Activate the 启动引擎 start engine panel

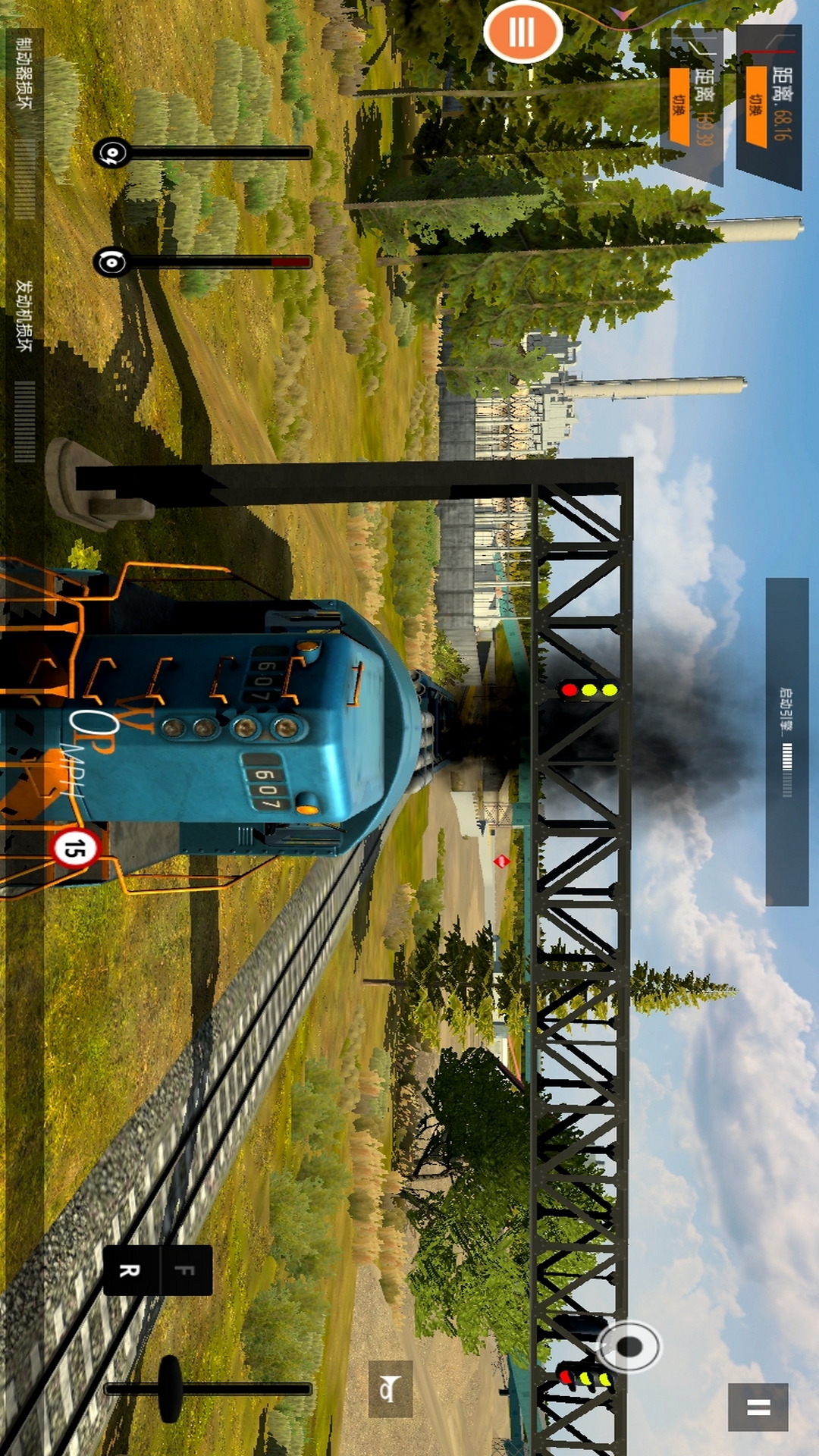pyautogui.click(x=786, y=742)
